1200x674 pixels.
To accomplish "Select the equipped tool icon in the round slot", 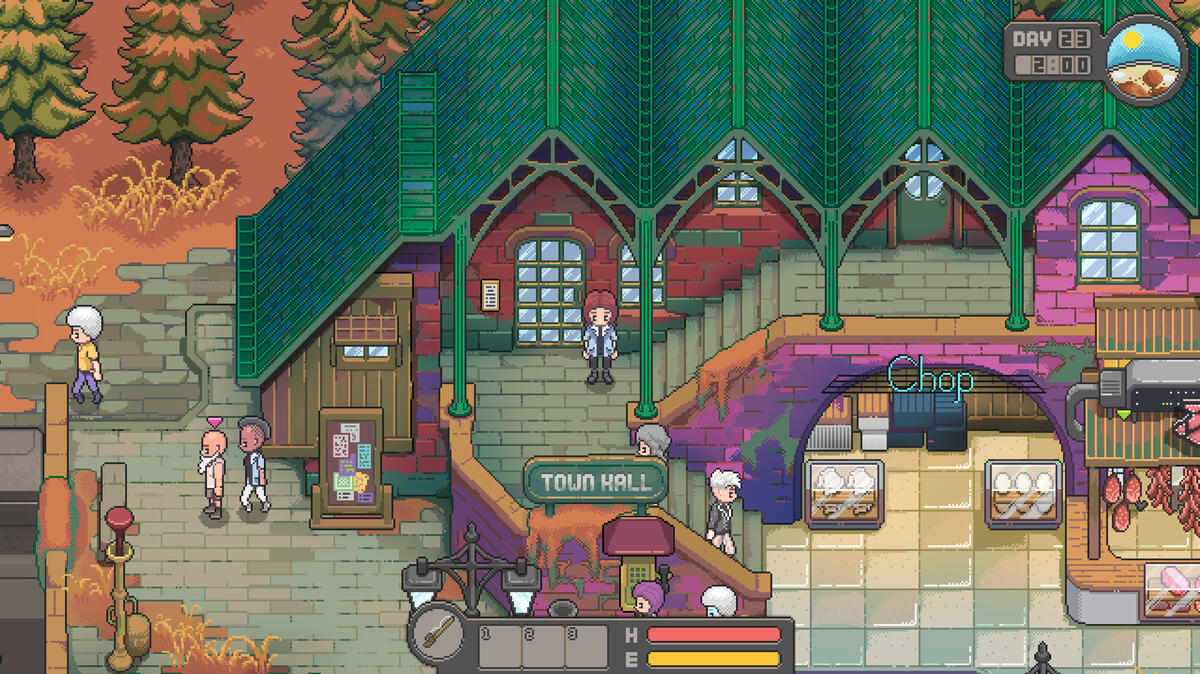I will (x=438, y=634).
